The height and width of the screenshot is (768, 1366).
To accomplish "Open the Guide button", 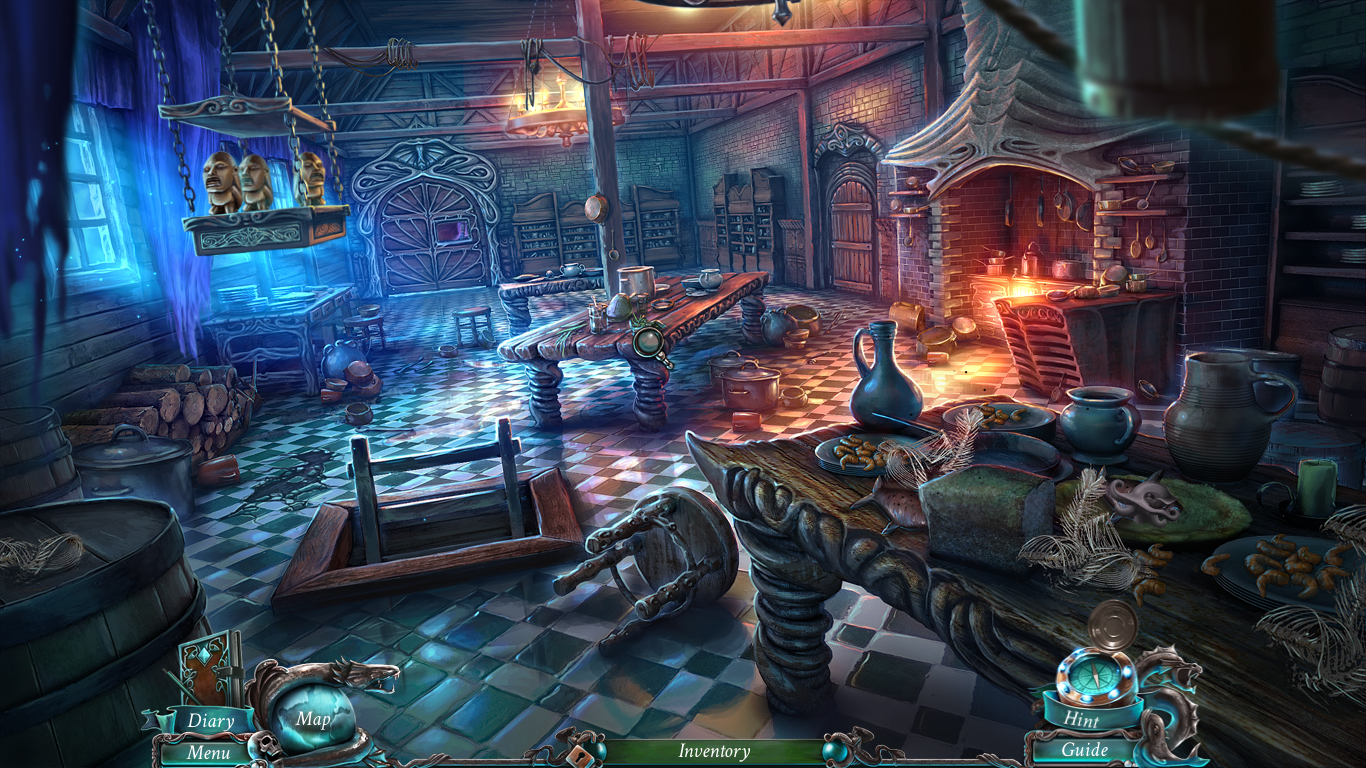I will (x=1087, y=751).
